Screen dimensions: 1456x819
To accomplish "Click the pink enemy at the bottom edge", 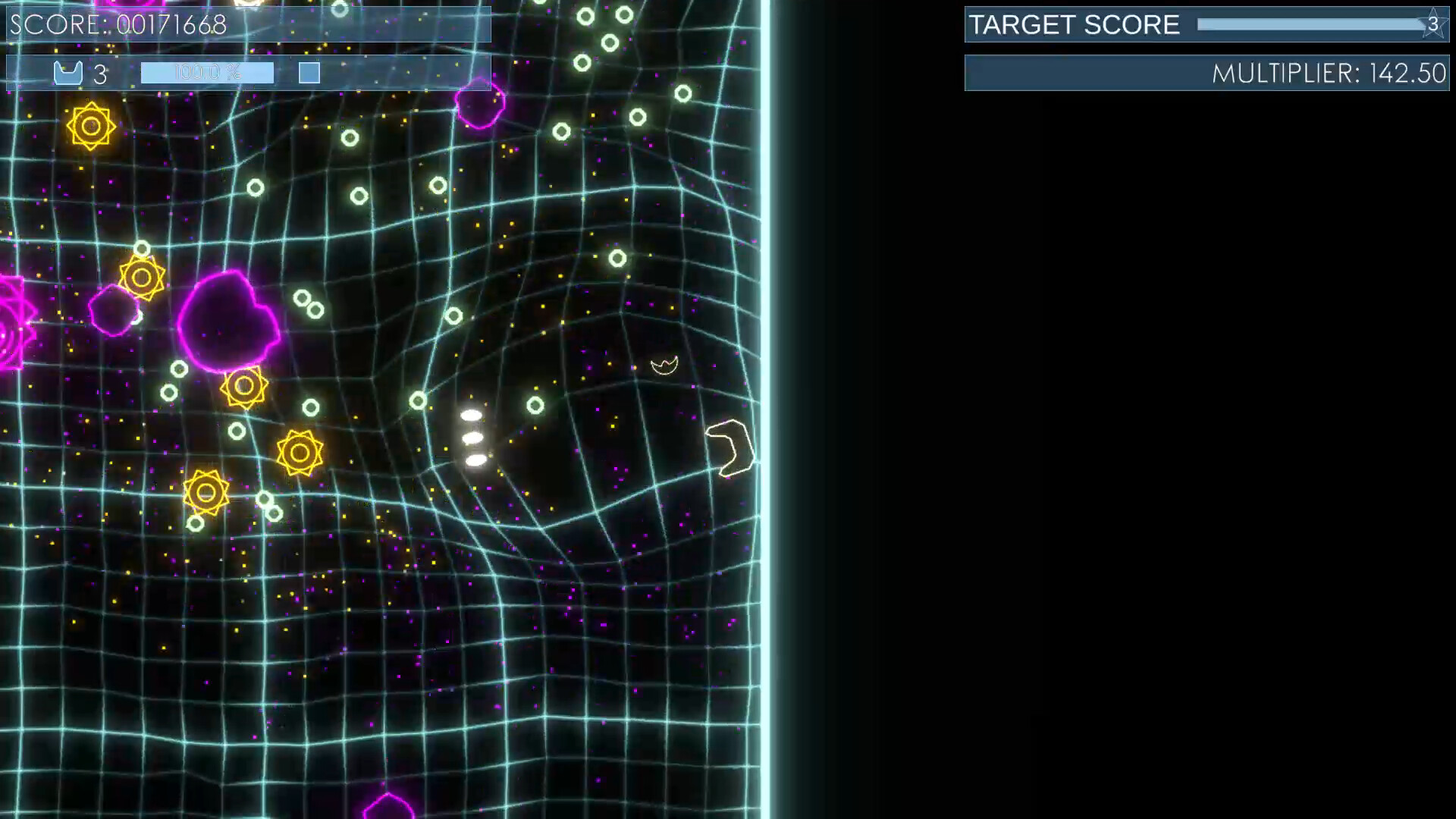I will [x=388, y=810].
